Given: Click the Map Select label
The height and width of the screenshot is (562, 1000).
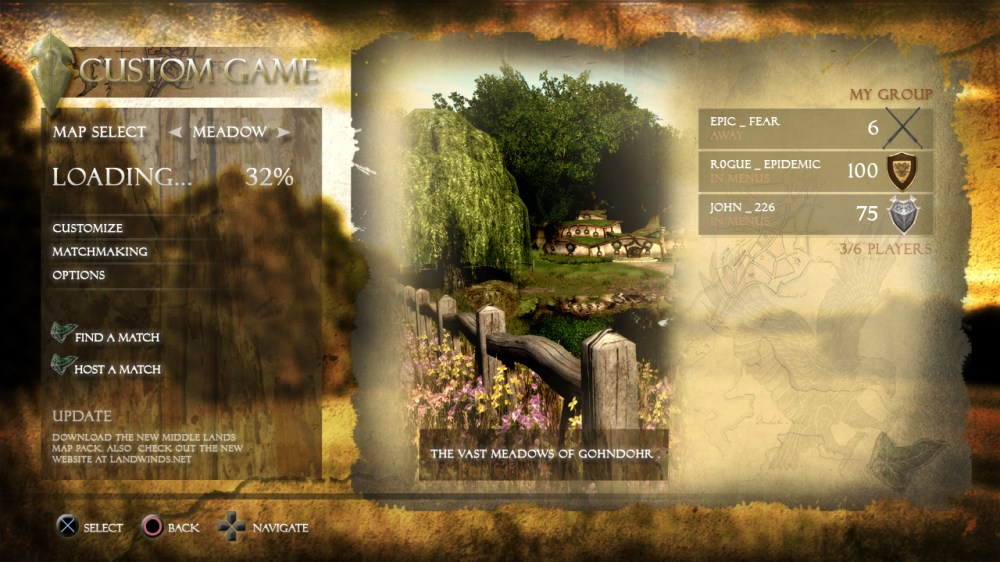Looking at the screenshot, I should [99, 132].
